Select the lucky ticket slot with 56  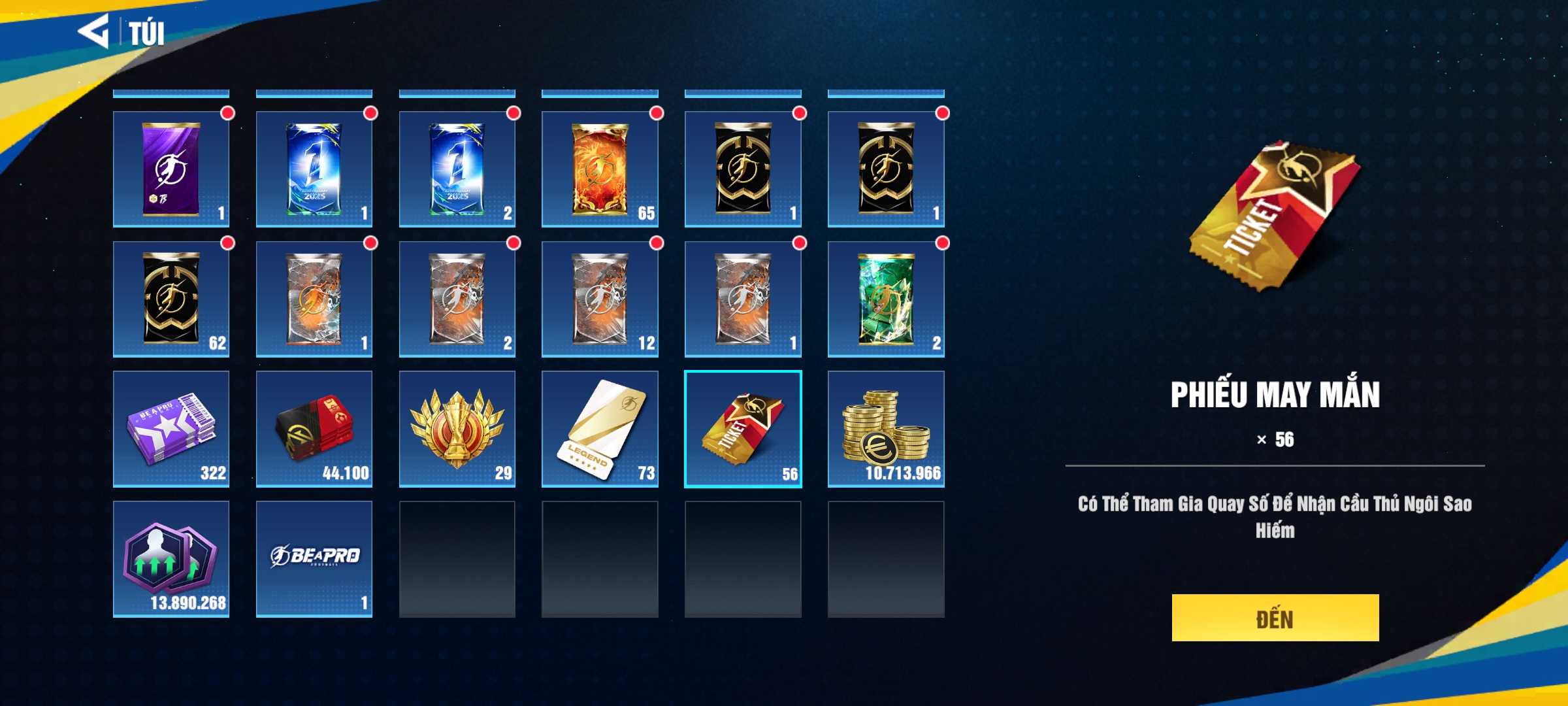(743, 429)
